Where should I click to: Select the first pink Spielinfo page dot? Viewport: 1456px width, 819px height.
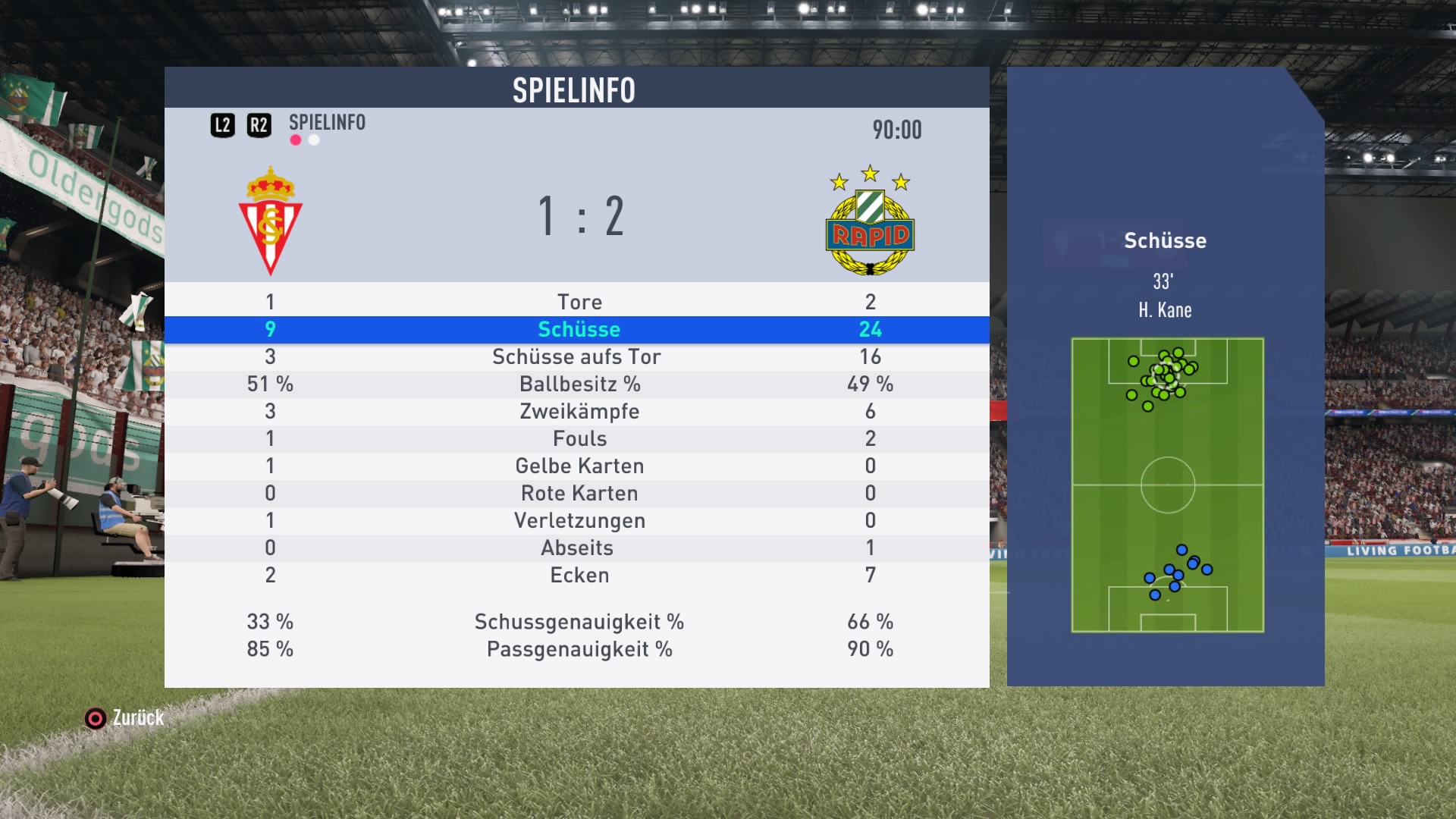tap(296, 140)
